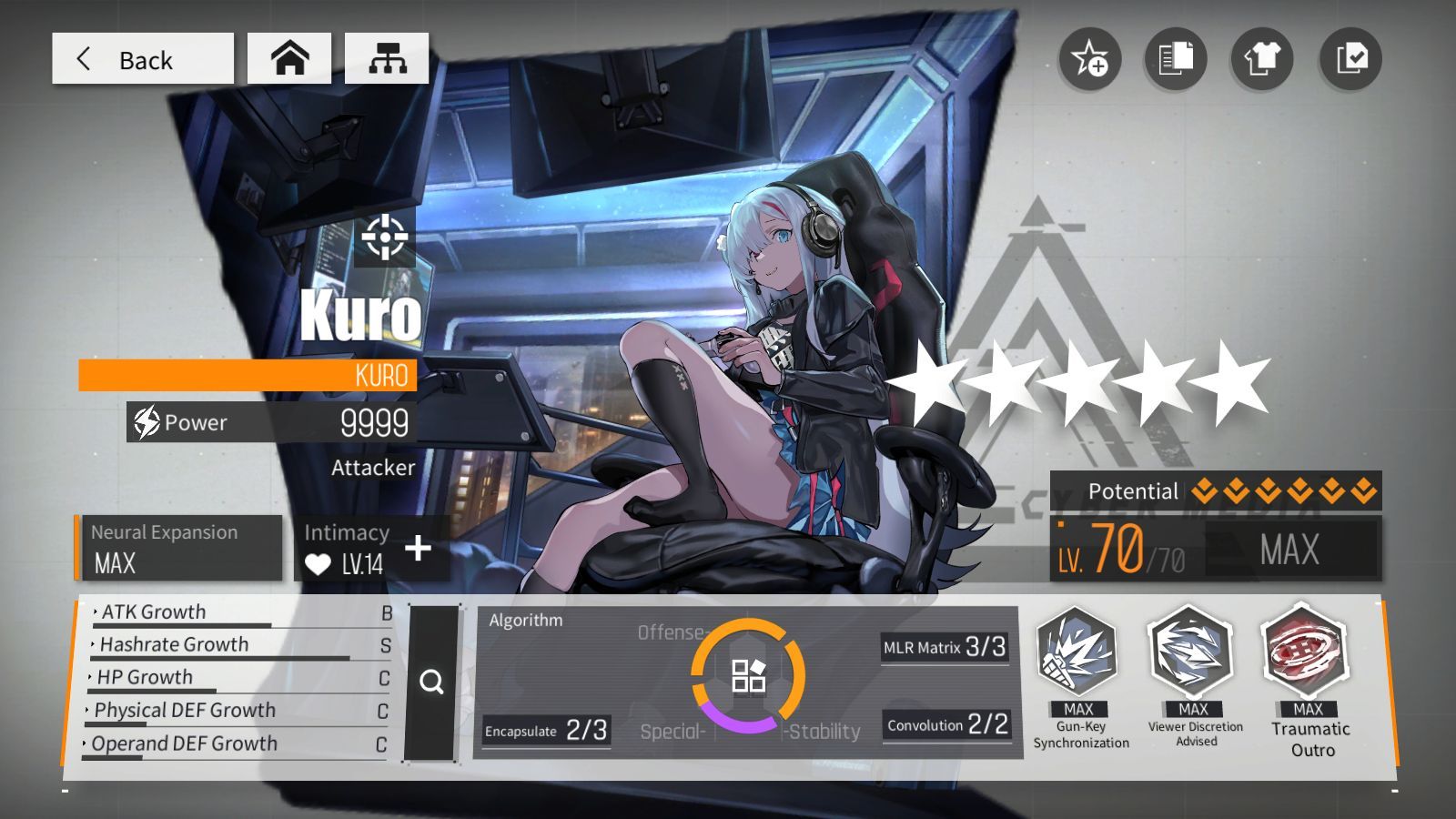Open the organization chart menu
The image size is (1456, 819).
387,59
